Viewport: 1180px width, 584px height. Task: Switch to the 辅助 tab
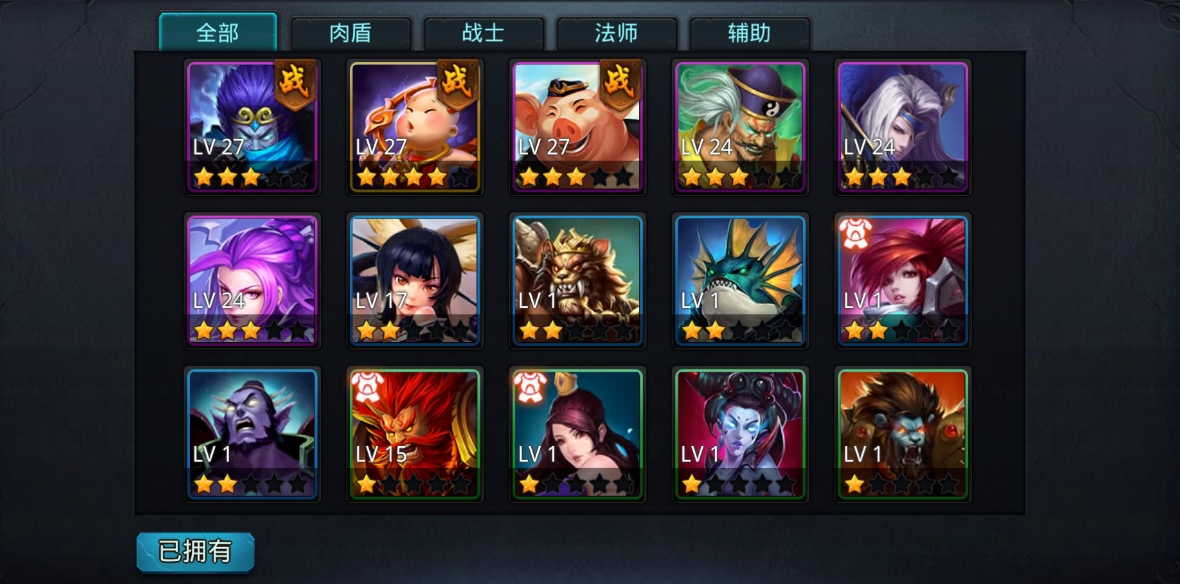[749, 32]
